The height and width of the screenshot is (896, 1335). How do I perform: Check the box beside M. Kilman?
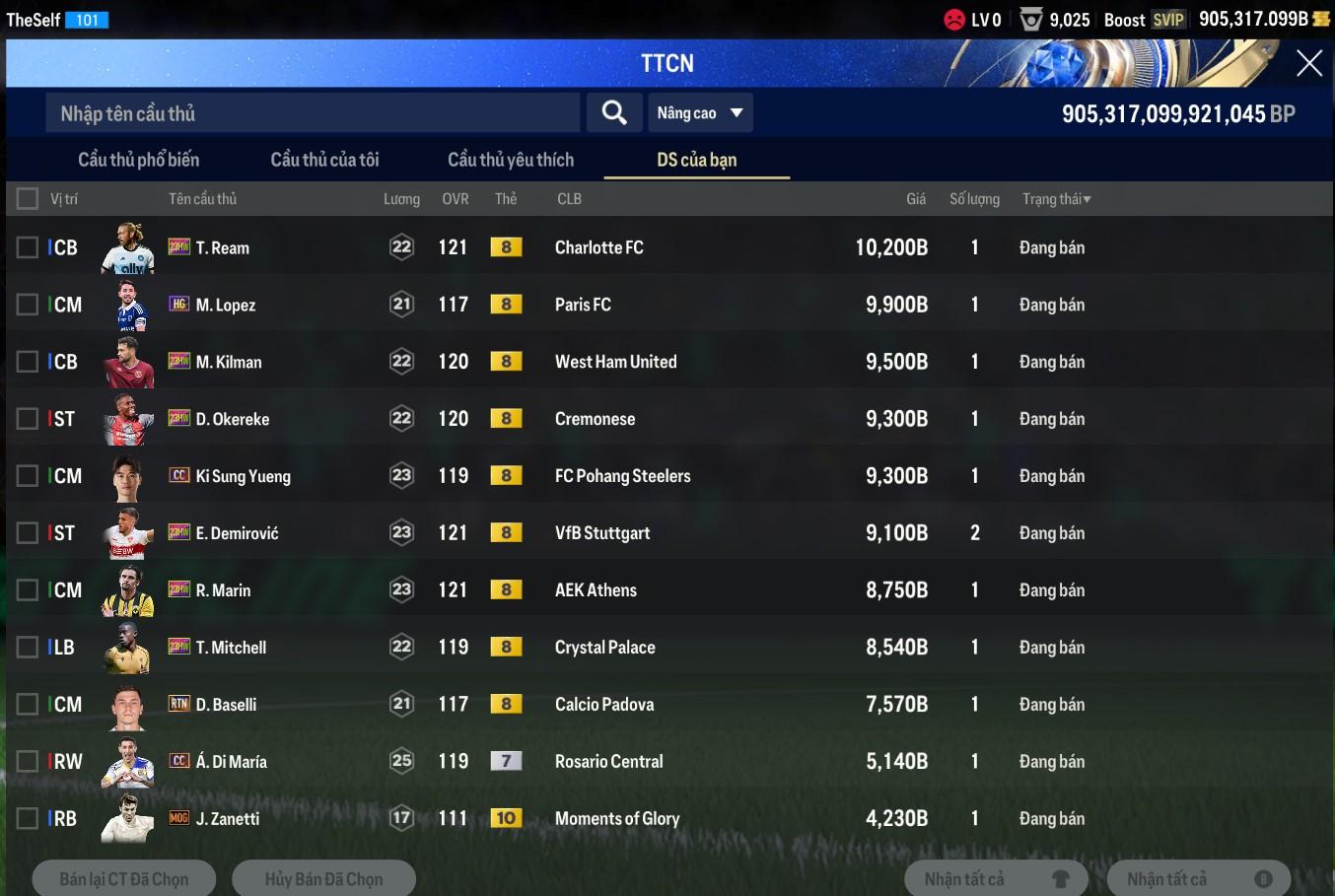click(x=28, y=362)
